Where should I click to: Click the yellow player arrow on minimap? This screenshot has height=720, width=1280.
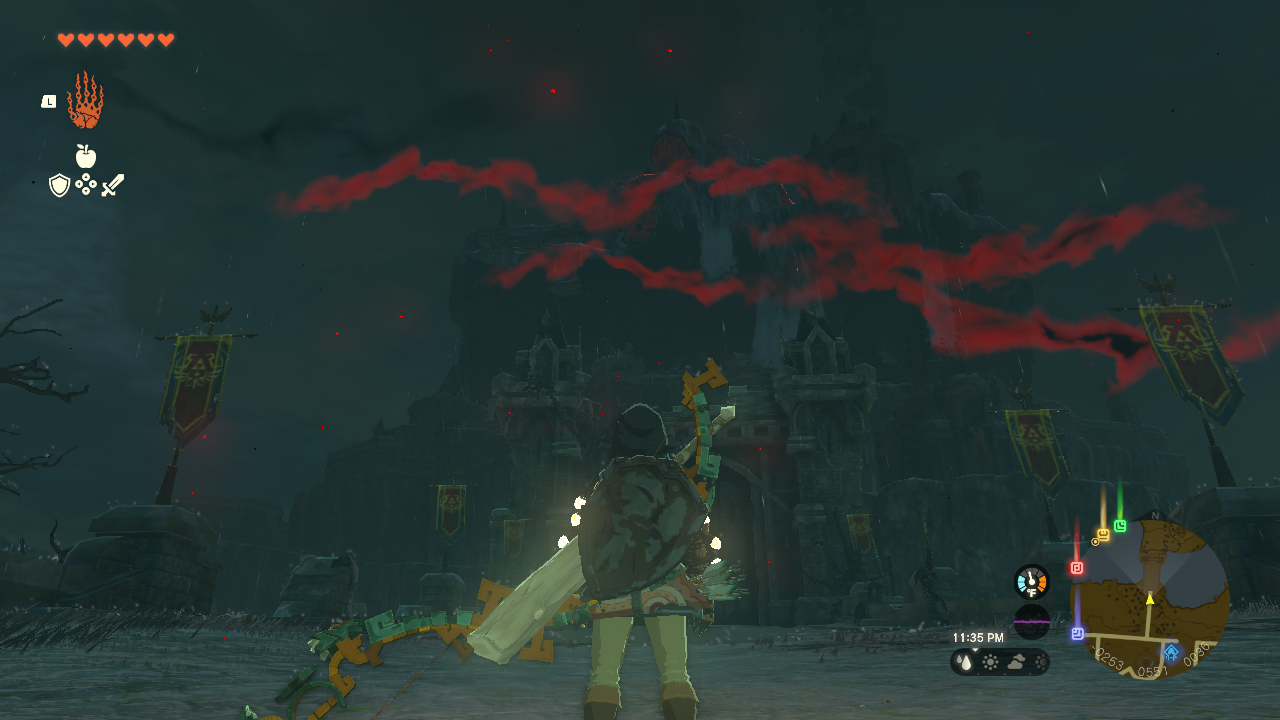(1150, 598)
